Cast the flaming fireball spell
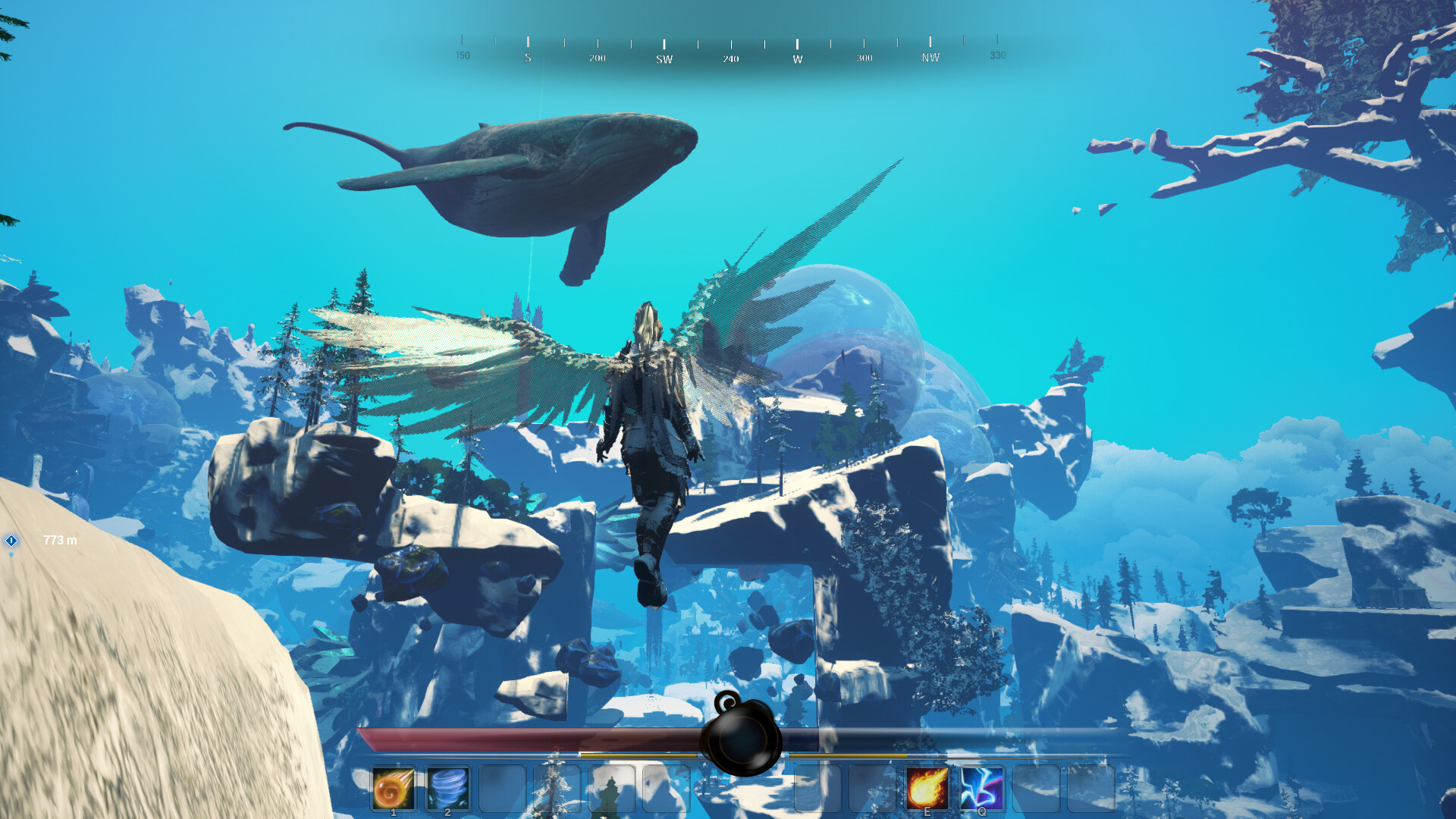The image size is (1456, 819). (927, 788)
